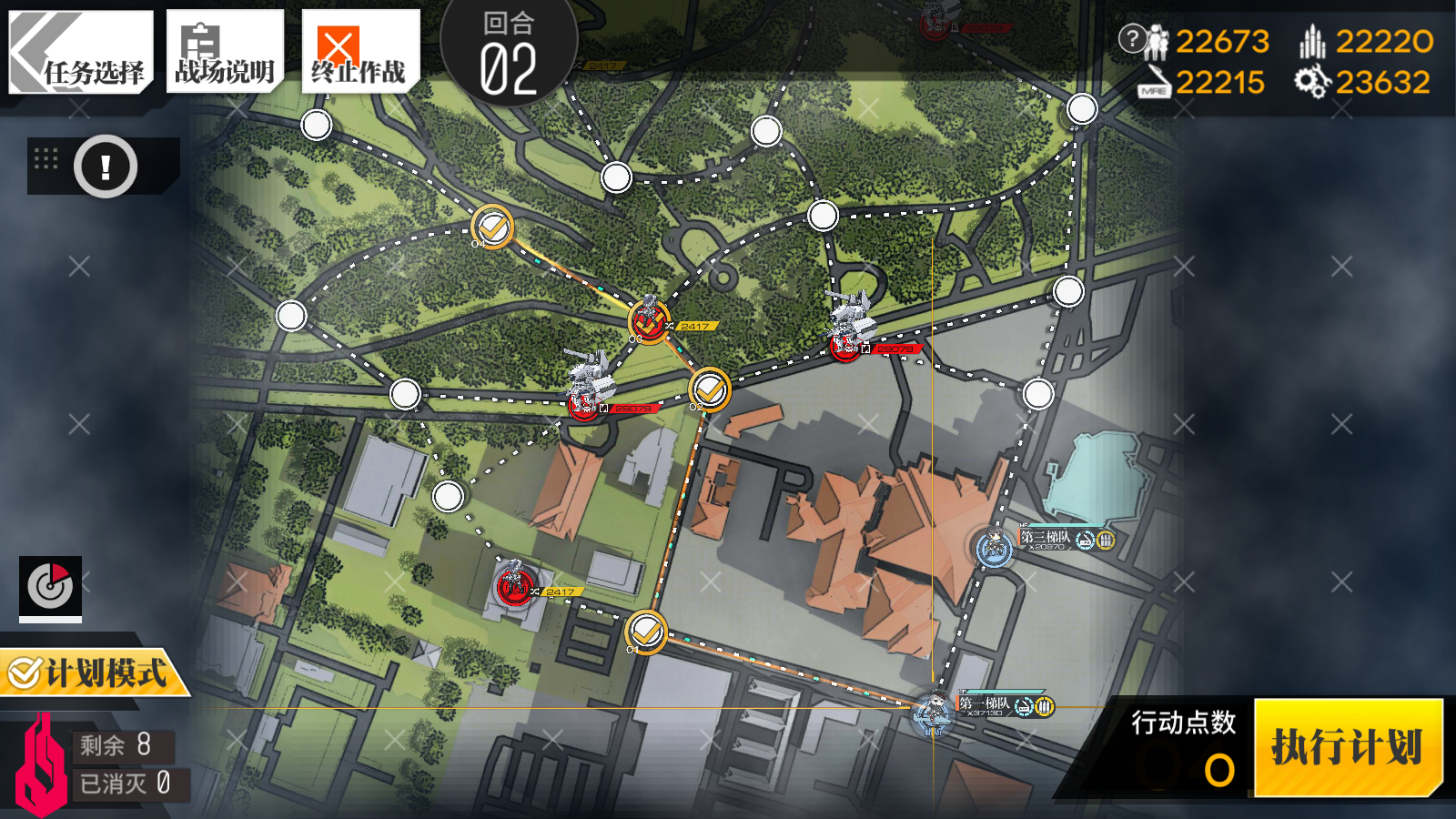Terminate the operation (终止作战)
Image resolution: width=1456 pixels, height=819 pixels.
coord(359,52)
